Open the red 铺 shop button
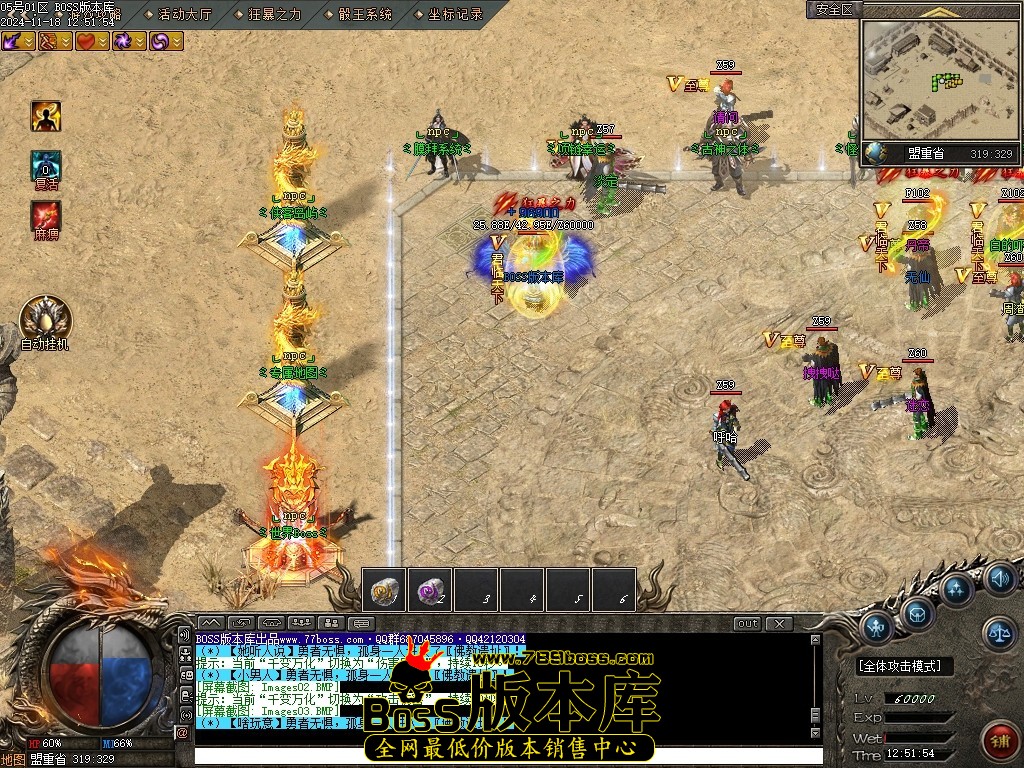This screenshot has height=768, width=1024. pyautogui.click(x=998, y=739)
